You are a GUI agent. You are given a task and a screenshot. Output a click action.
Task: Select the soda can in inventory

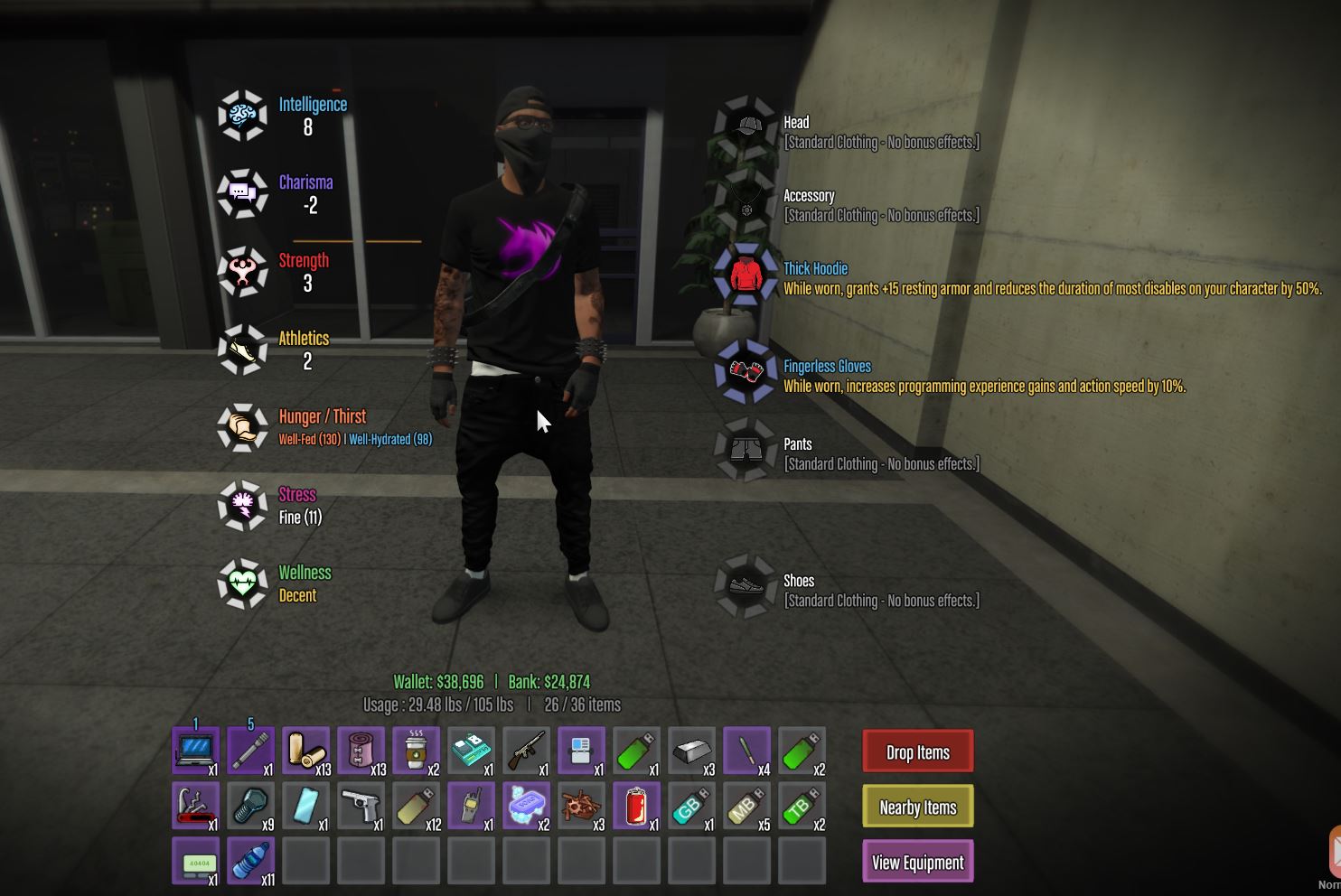click(x=636, y=806)
